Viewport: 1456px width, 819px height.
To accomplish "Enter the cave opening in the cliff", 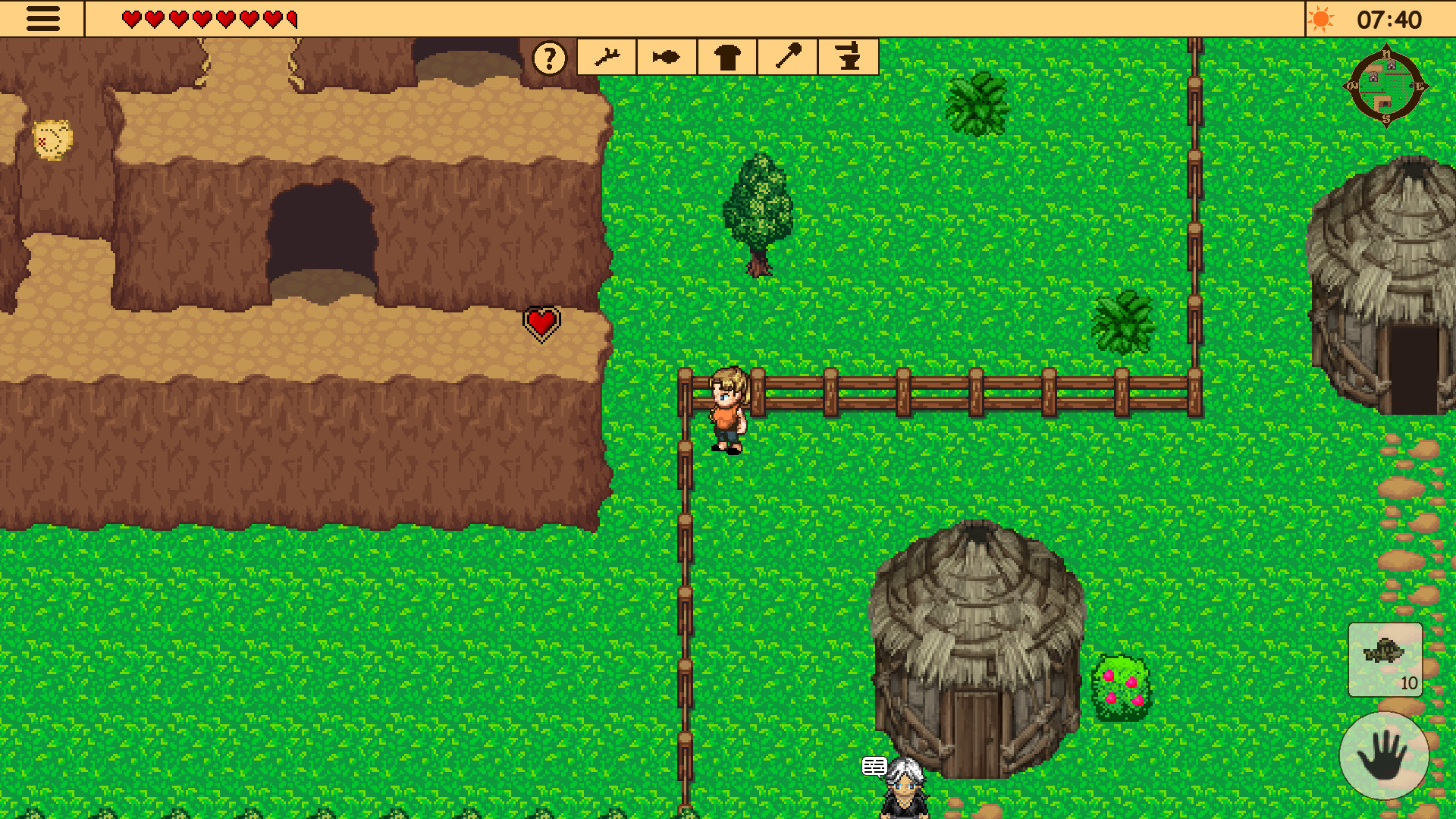I will coord(322,235).
